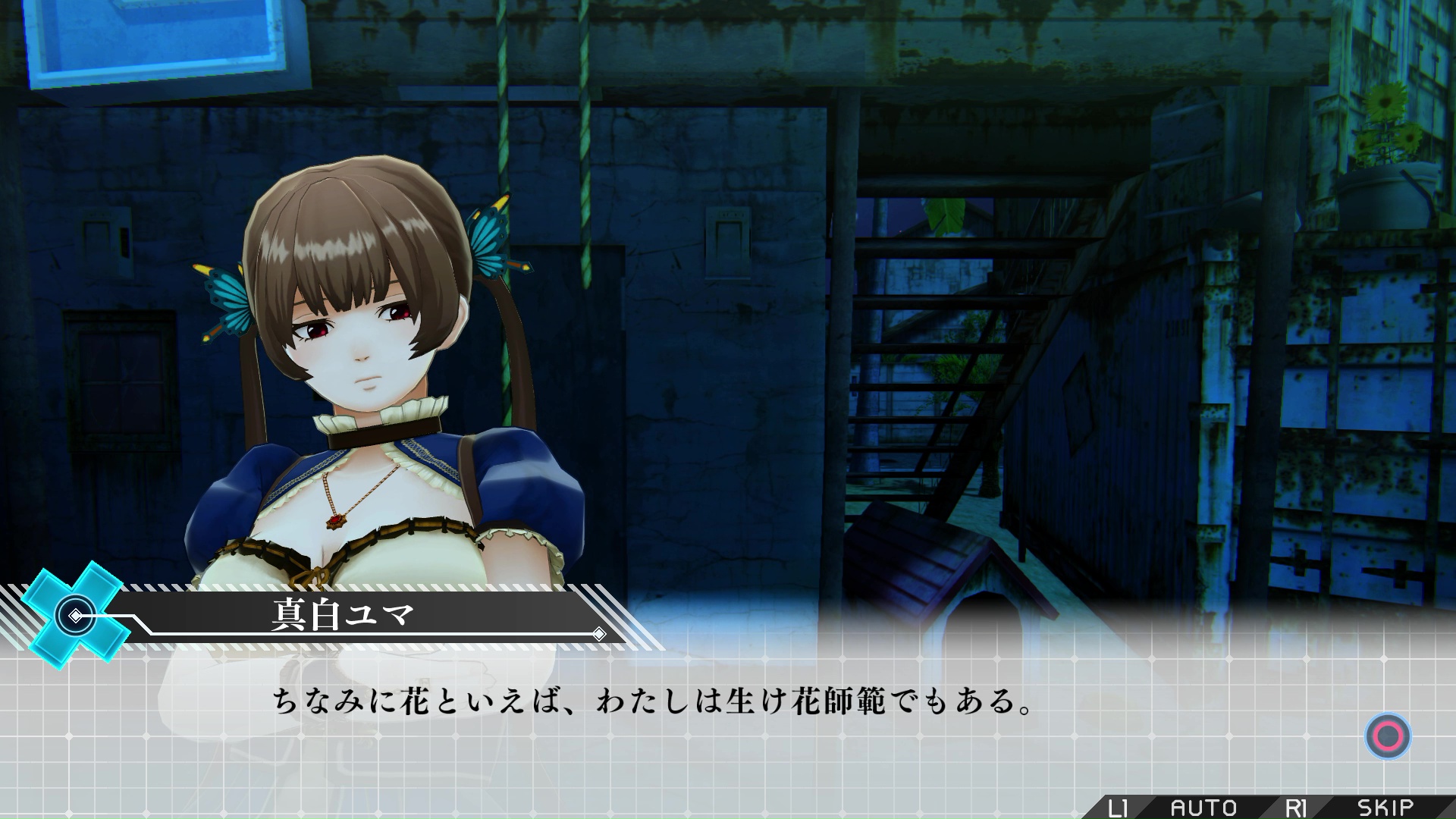Image resolution: width=1456 pixels, height=819 pixels.
Task: Activate the SKIP dialogue option
Action: (1385, 808)
